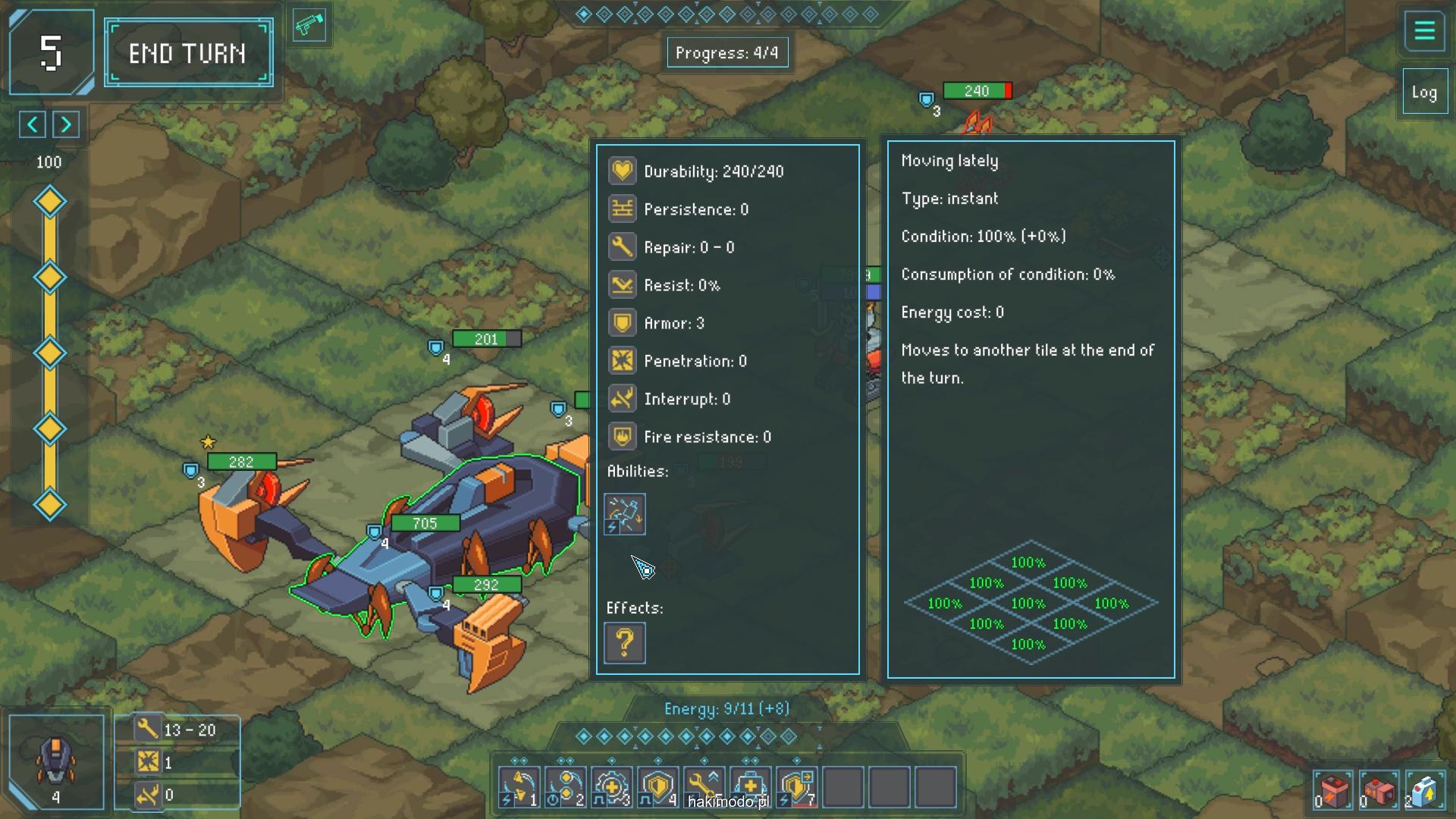The width and height of the screenshot is (1456, 819).
Task: Inspect the question mark effect icon
Action: 625,643
